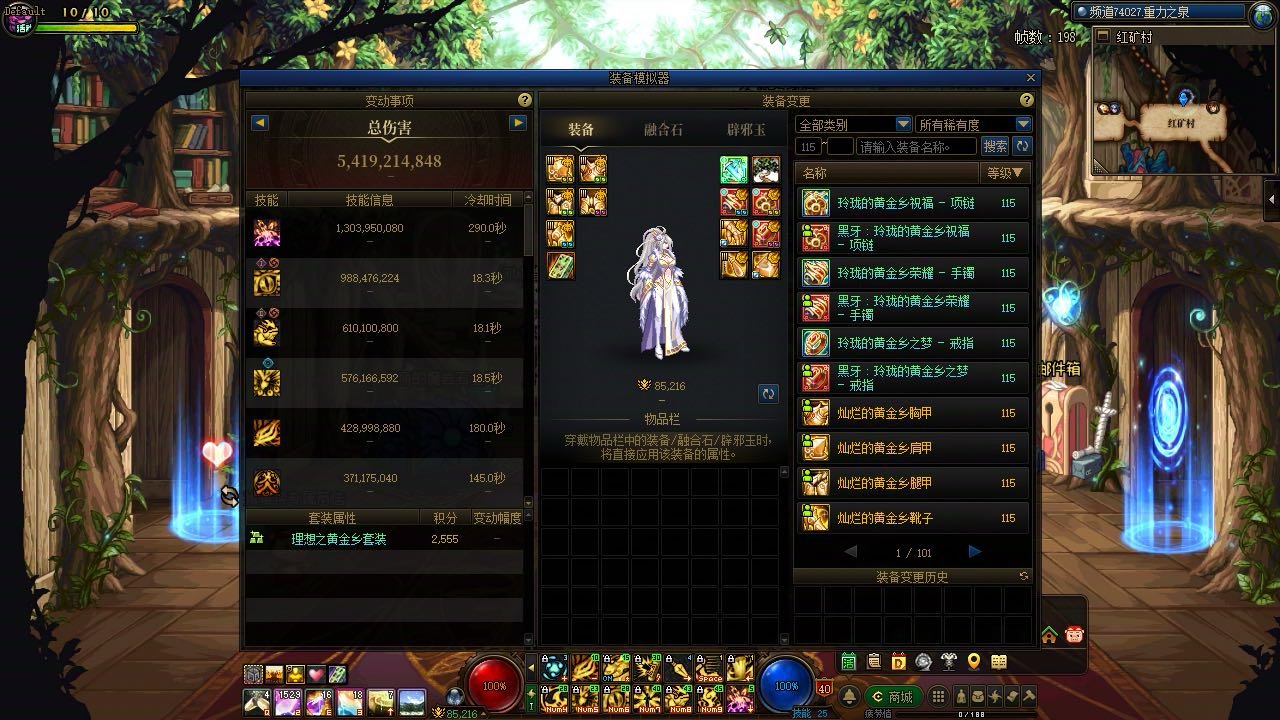
Task: Click the bell notification icon
Action: point(850,695)
